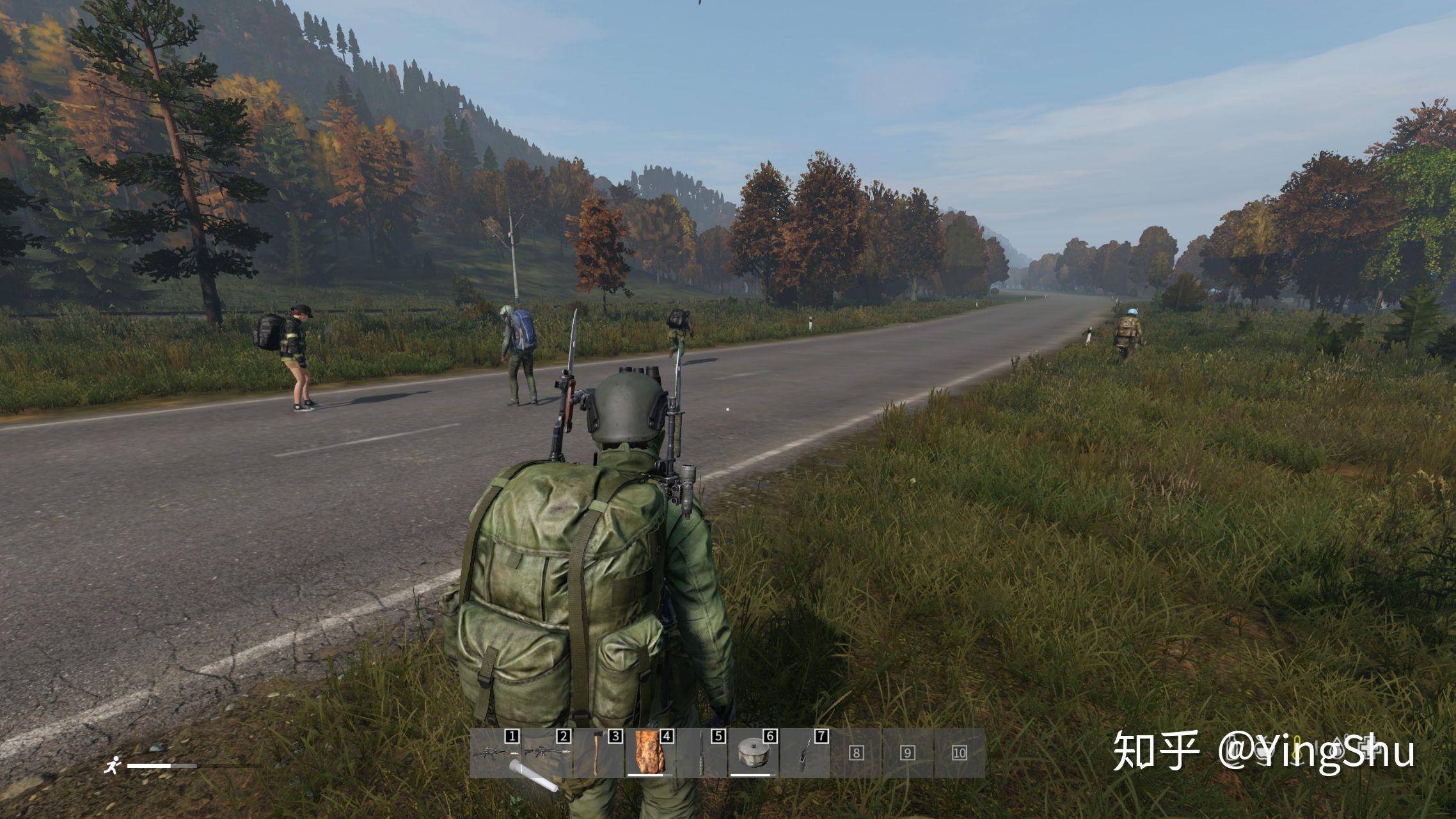Click the durability bar under the cooked meat
The height and width of the screenshot is (819, 1456).
[x=649, y=775]
